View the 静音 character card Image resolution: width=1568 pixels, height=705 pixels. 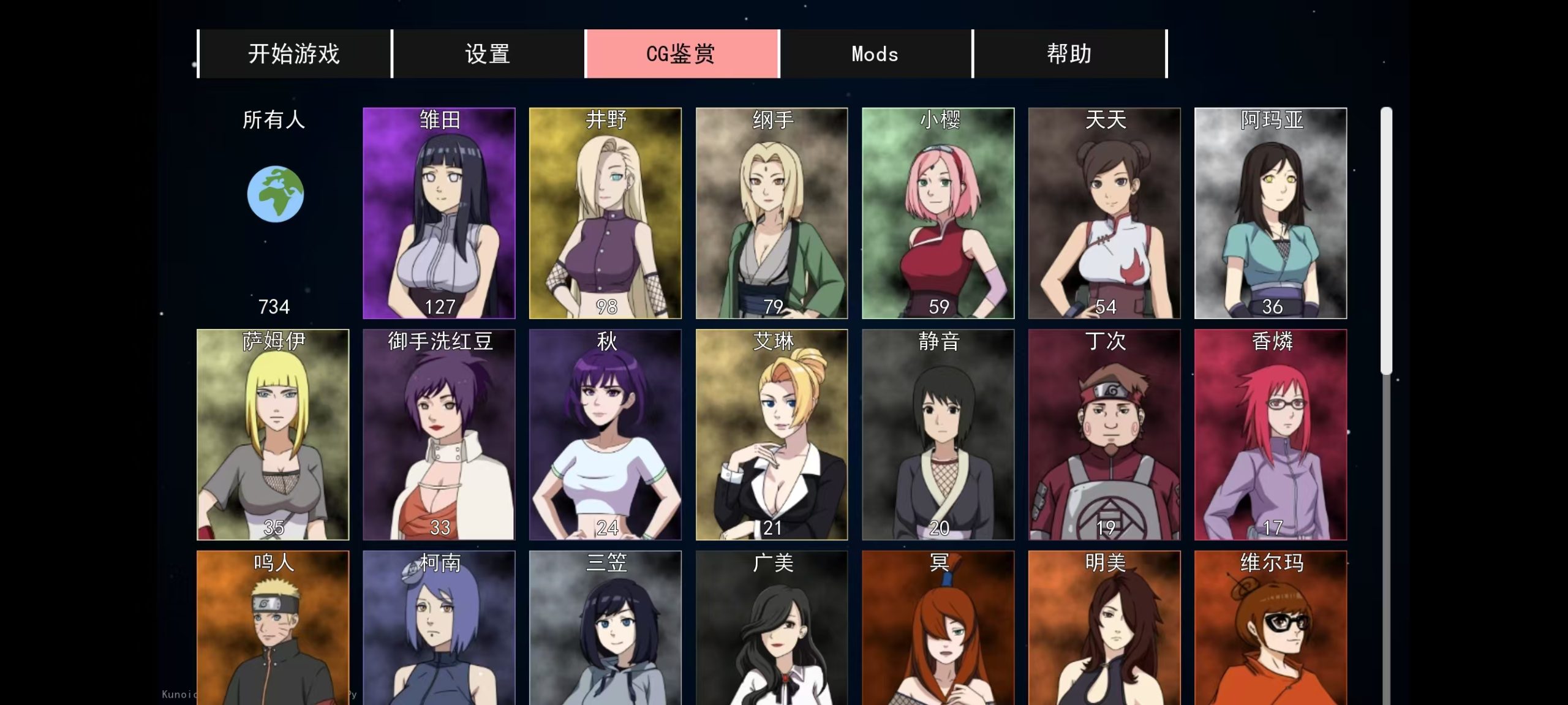pyautogui.click(x=938, y=435)
